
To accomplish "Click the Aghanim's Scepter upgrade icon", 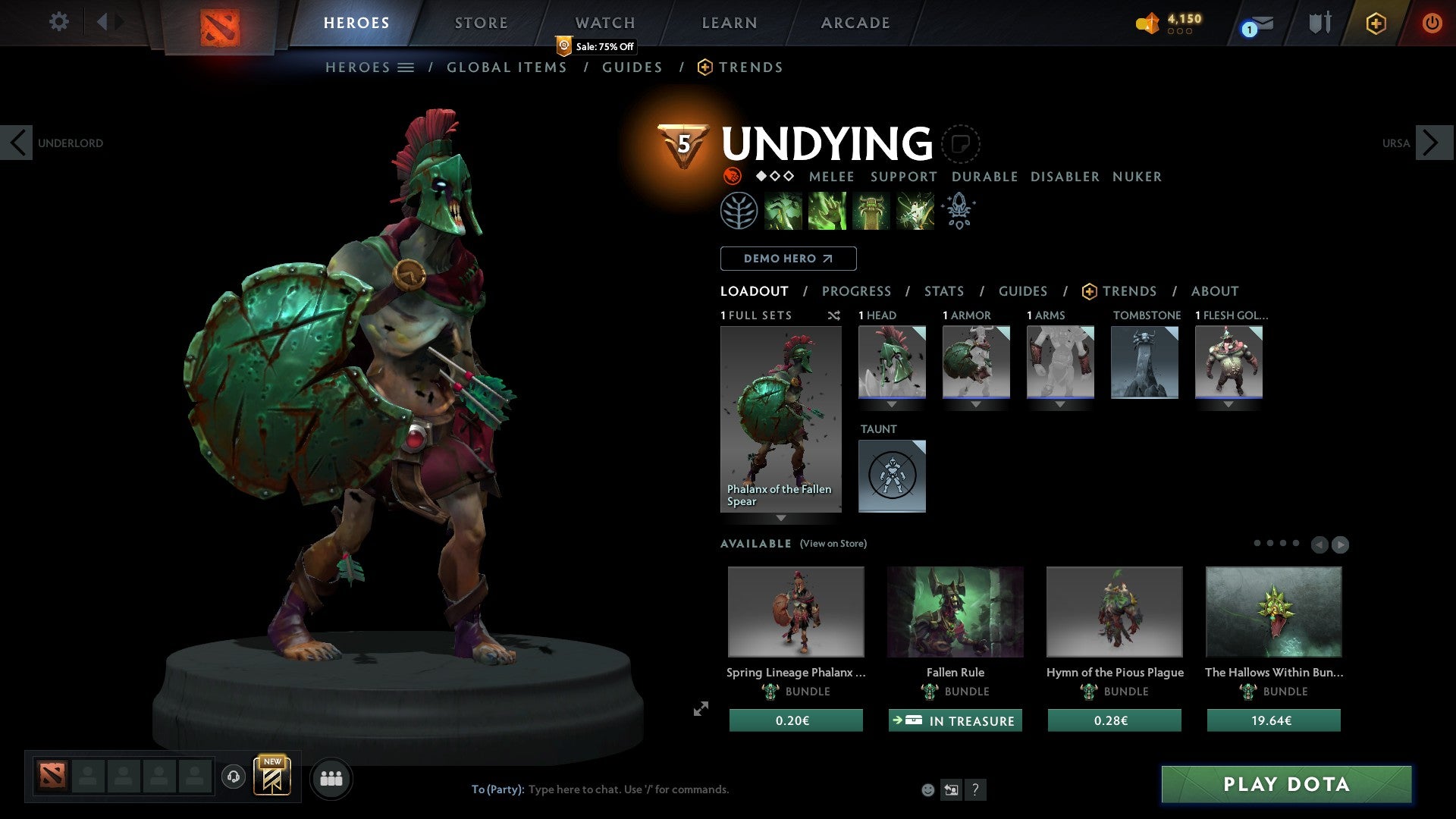I will 958,211.
